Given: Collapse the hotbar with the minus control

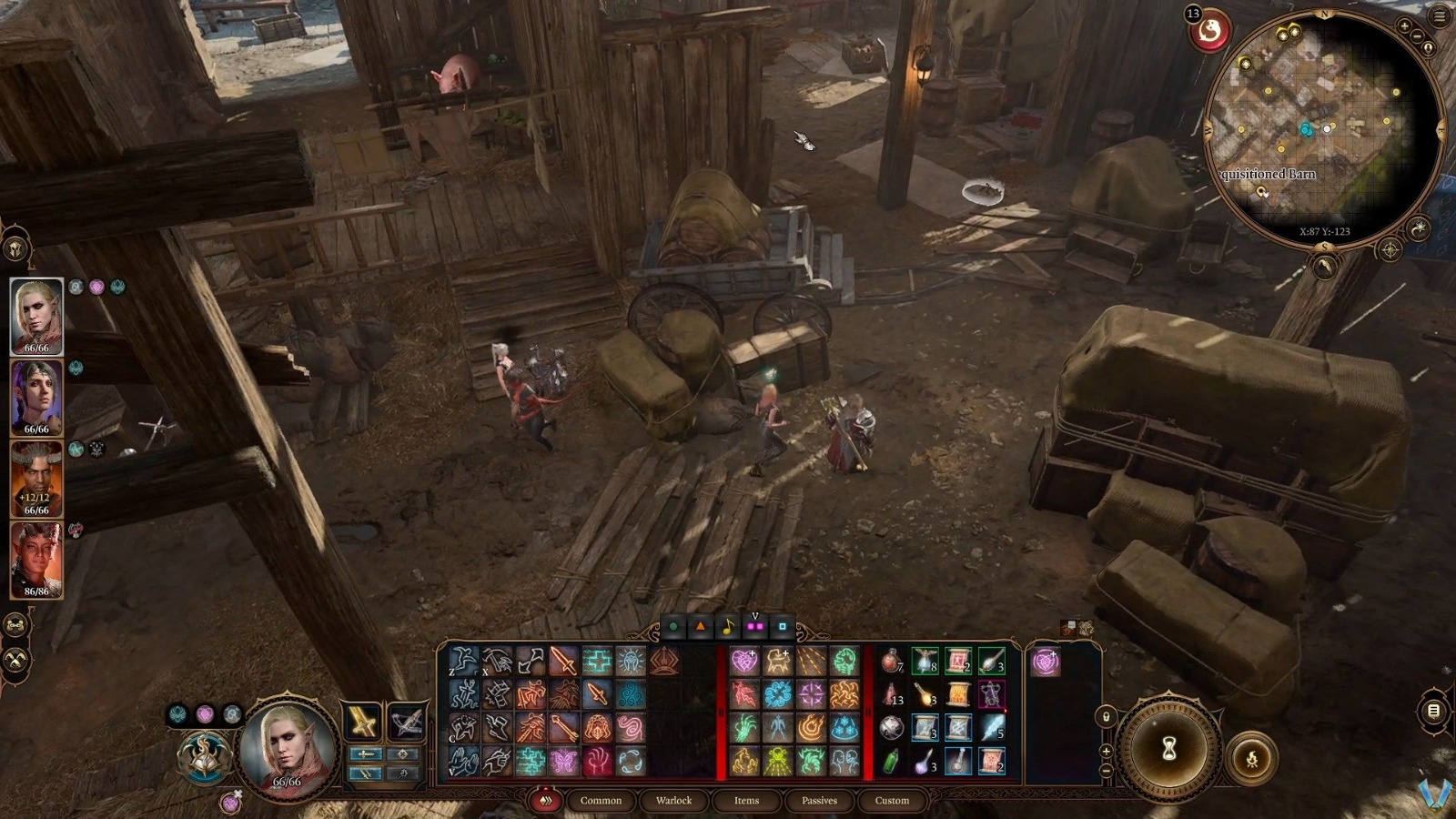Looking at the screenshot, I should click(x=1105, y=770).
